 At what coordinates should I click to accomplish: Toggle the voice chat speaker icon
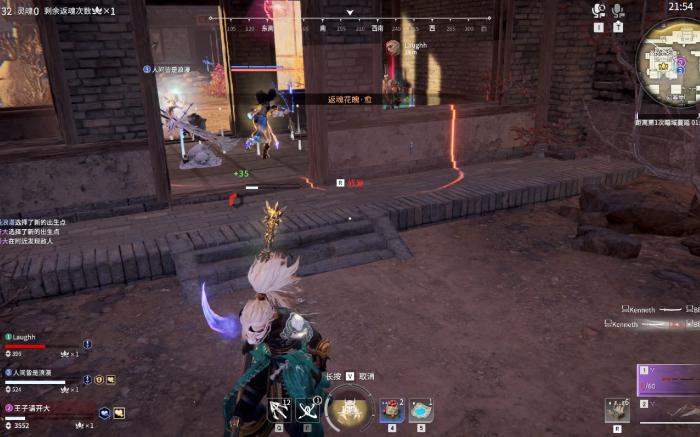point(599,10)
